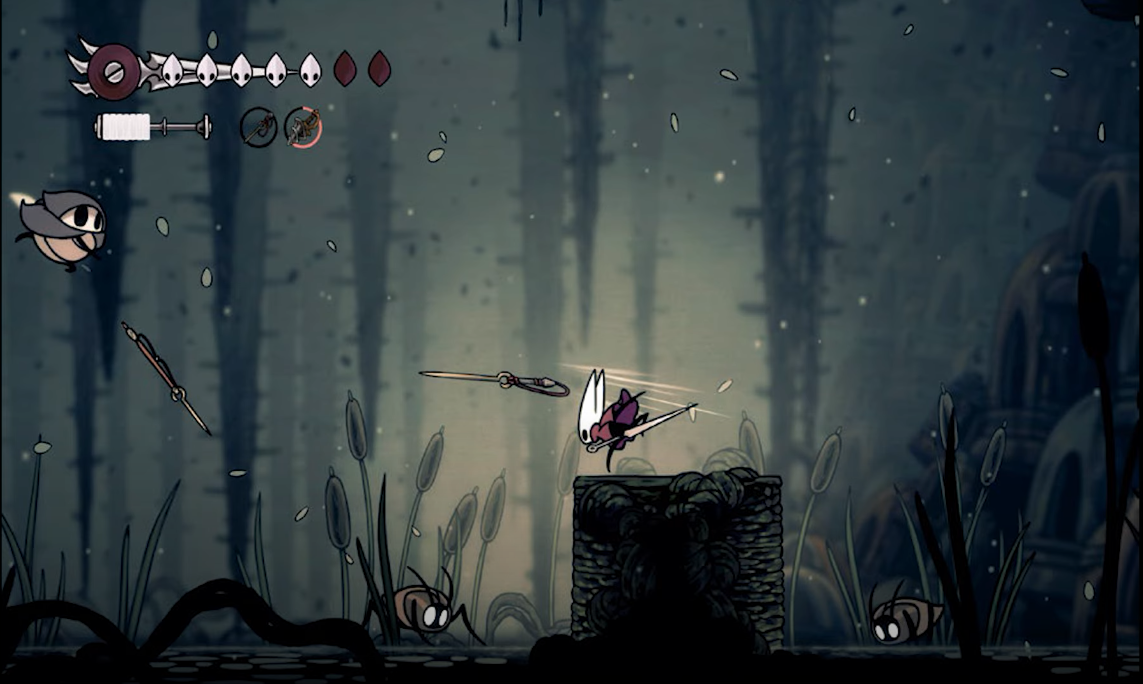Image resolution: width=1143 pixels, height=684 pixels.
Task: Select the needle-shaped tool icon
Action: coord(259,128)
